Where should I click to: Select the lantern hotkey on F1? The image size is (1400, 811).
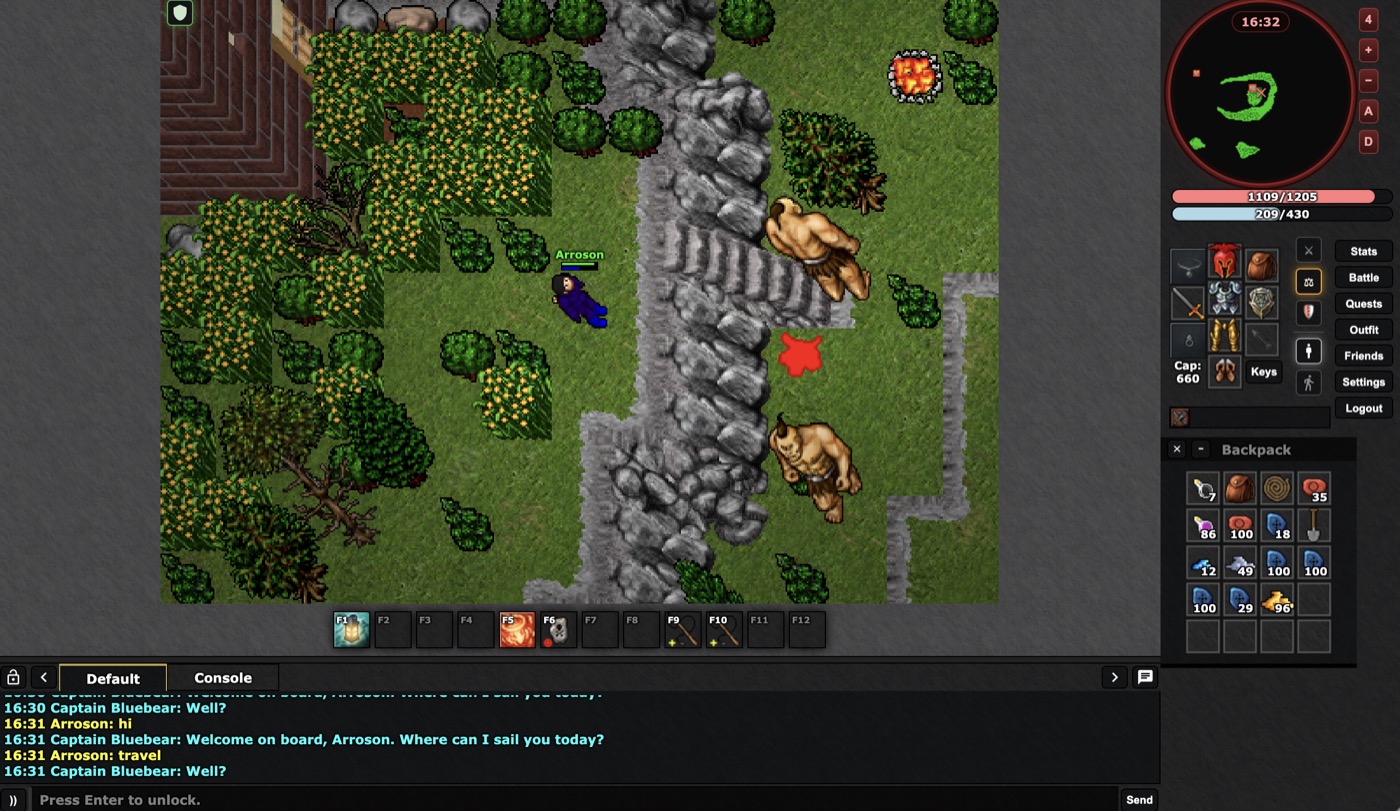click(351, 629)
